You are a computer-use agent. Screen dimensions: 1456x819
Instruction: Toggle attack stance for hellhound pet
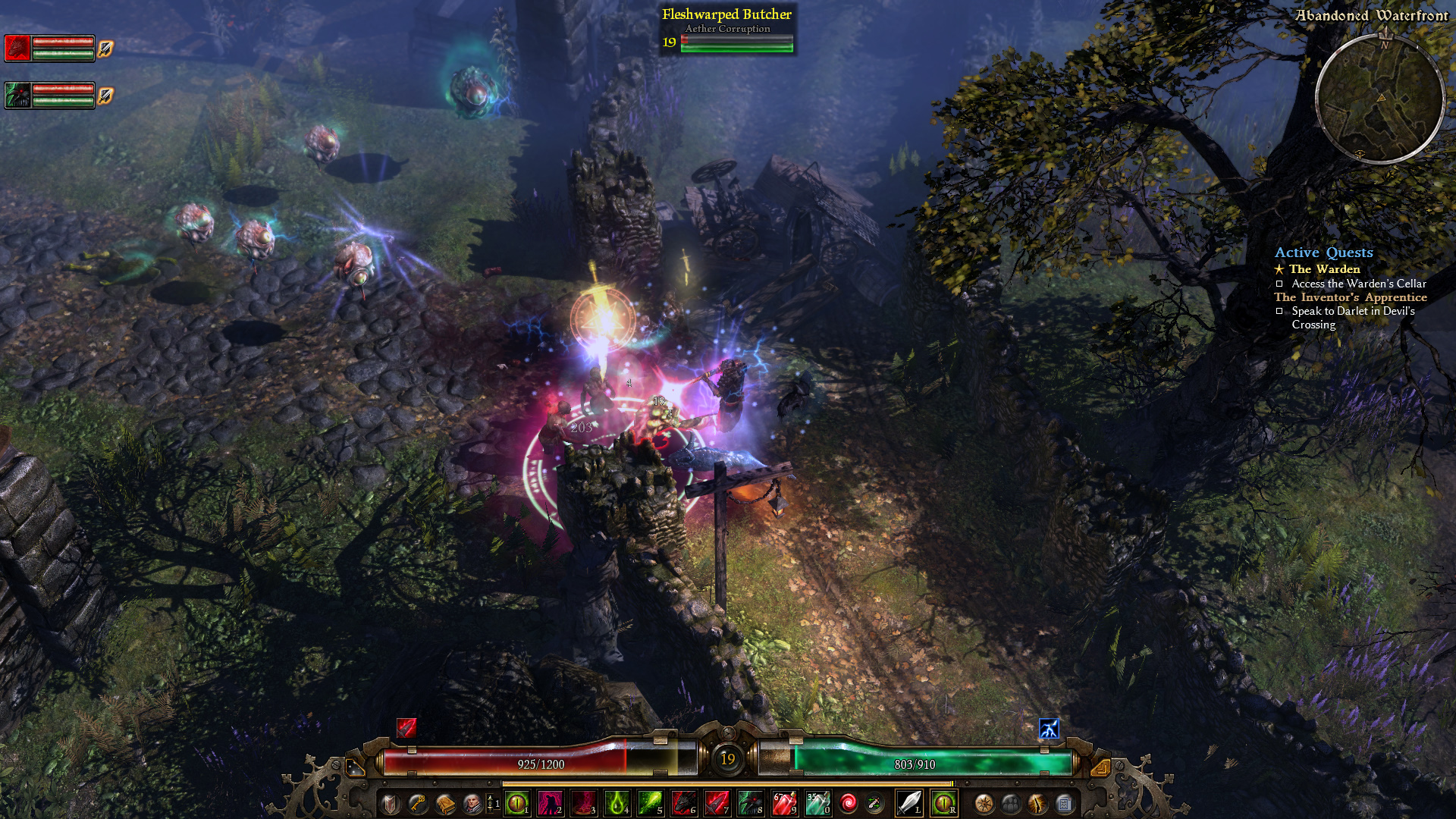click(x=105, y=49)
